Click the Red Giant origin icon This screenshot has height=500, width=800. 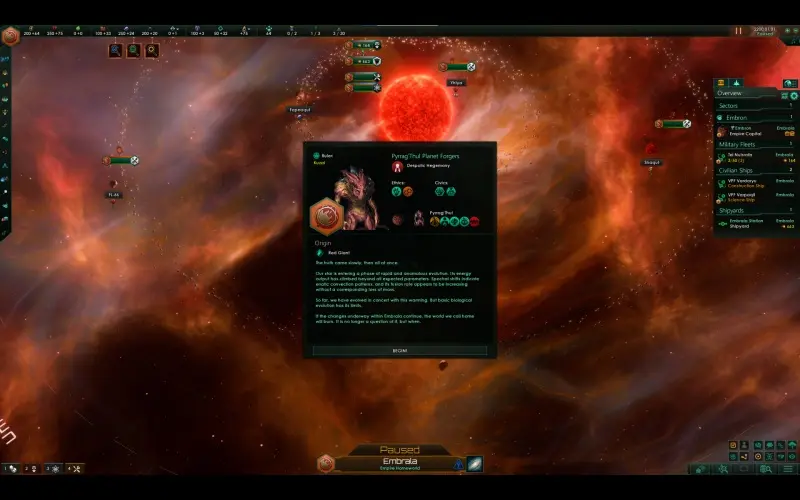320,253
